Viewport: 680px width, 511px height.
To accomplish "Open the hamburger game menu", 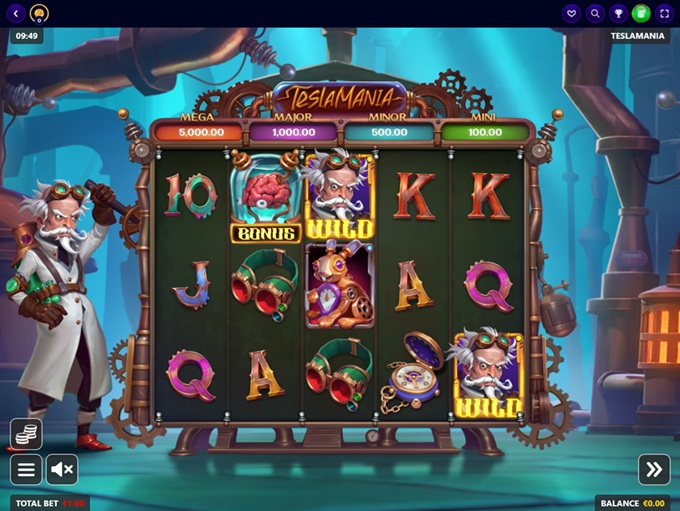I will pyautogui.click(x=26, y=469).
